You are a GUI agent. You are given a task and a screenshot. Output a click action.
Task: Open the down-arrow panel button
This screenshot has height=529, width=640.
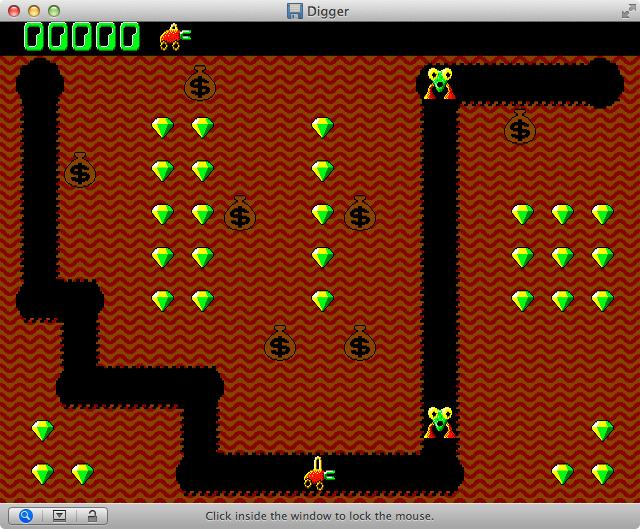coord(59,516)
